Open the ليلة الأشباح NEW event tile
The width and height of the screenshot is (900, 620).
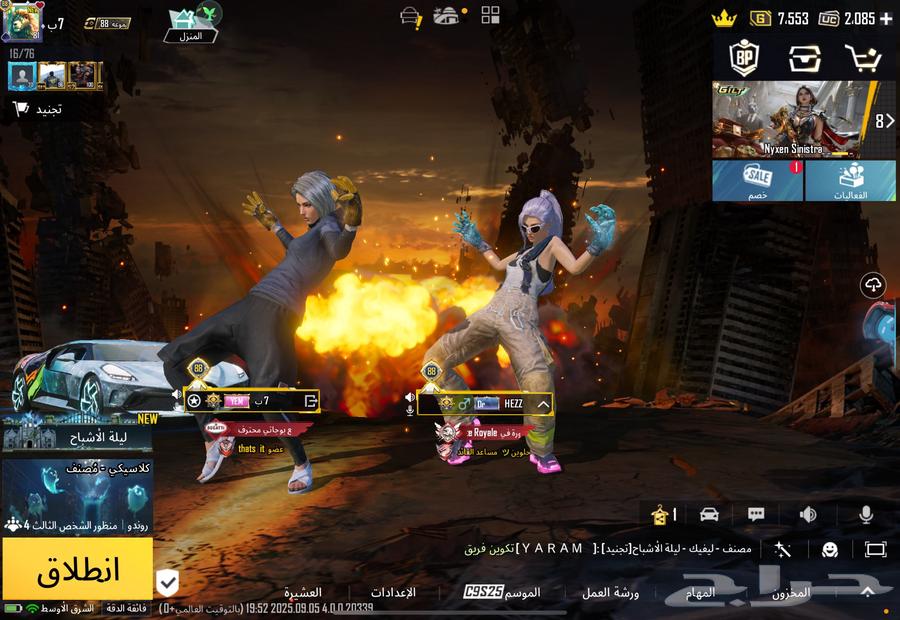(77, 433)
